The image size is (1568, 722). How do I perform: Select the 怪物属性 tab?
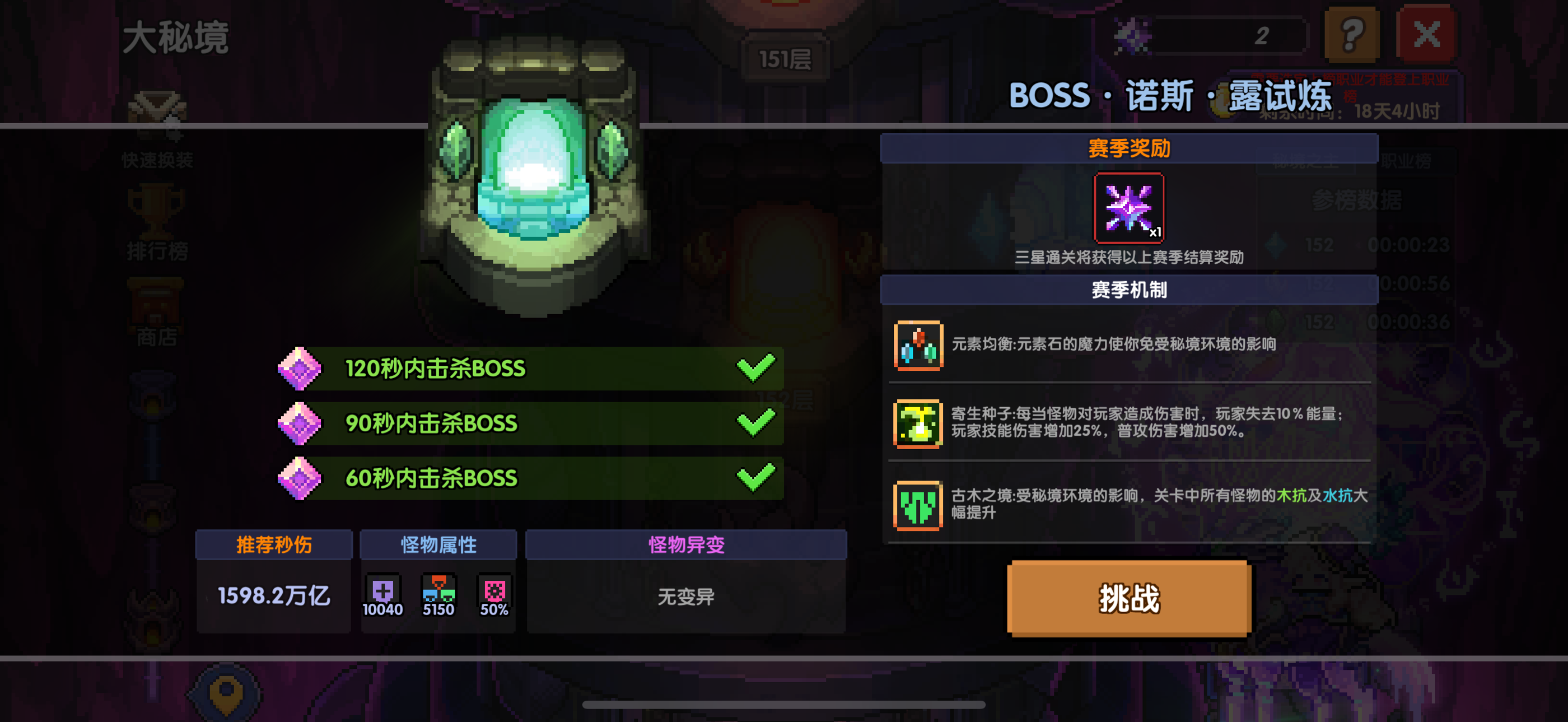pos(439,544)
